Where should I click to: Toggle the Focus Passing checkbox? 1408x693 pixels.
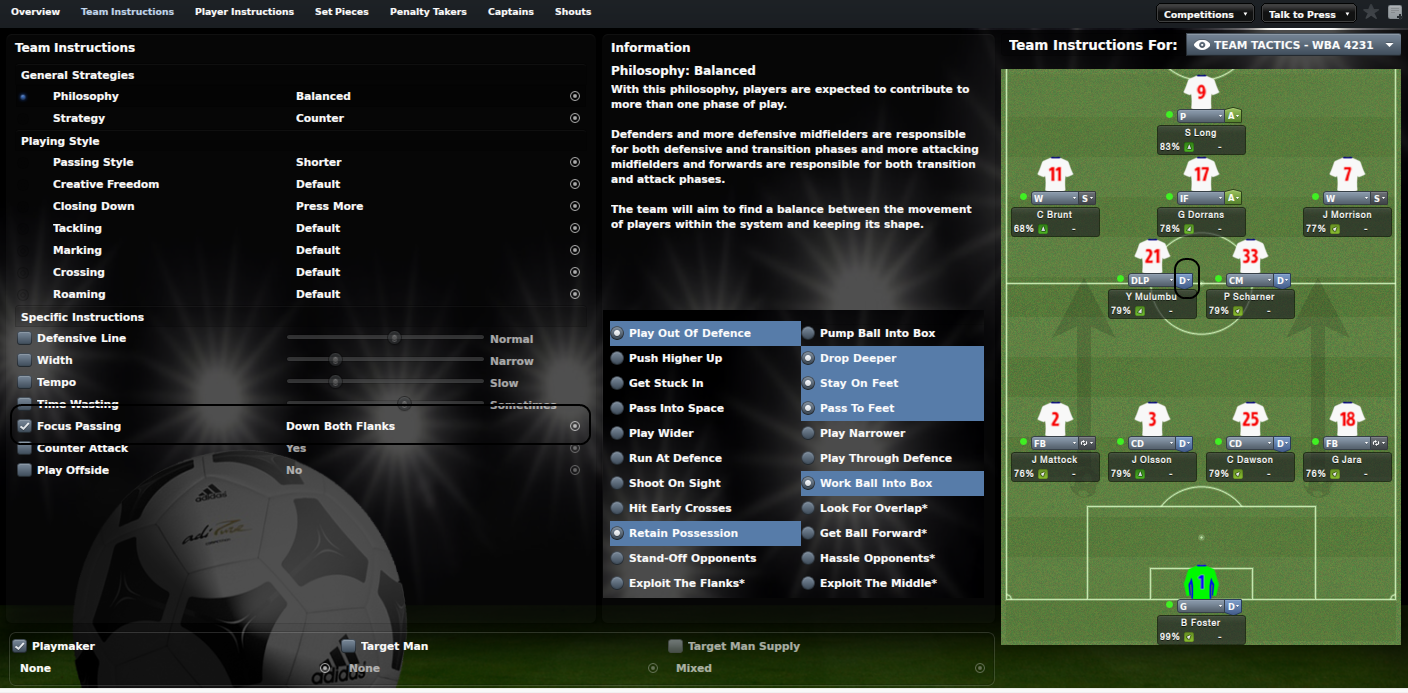coord(25,426)
